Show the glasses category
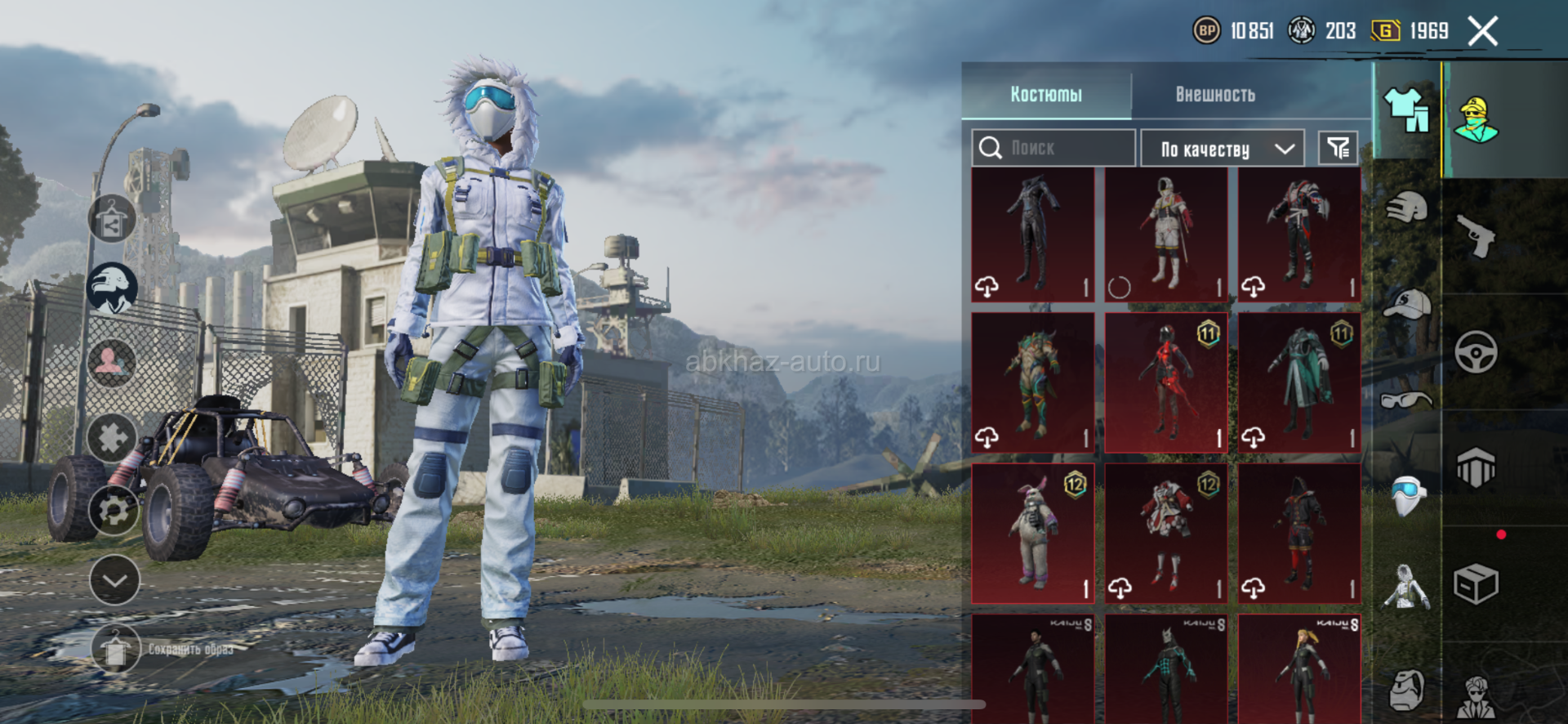 (1407, 400)
